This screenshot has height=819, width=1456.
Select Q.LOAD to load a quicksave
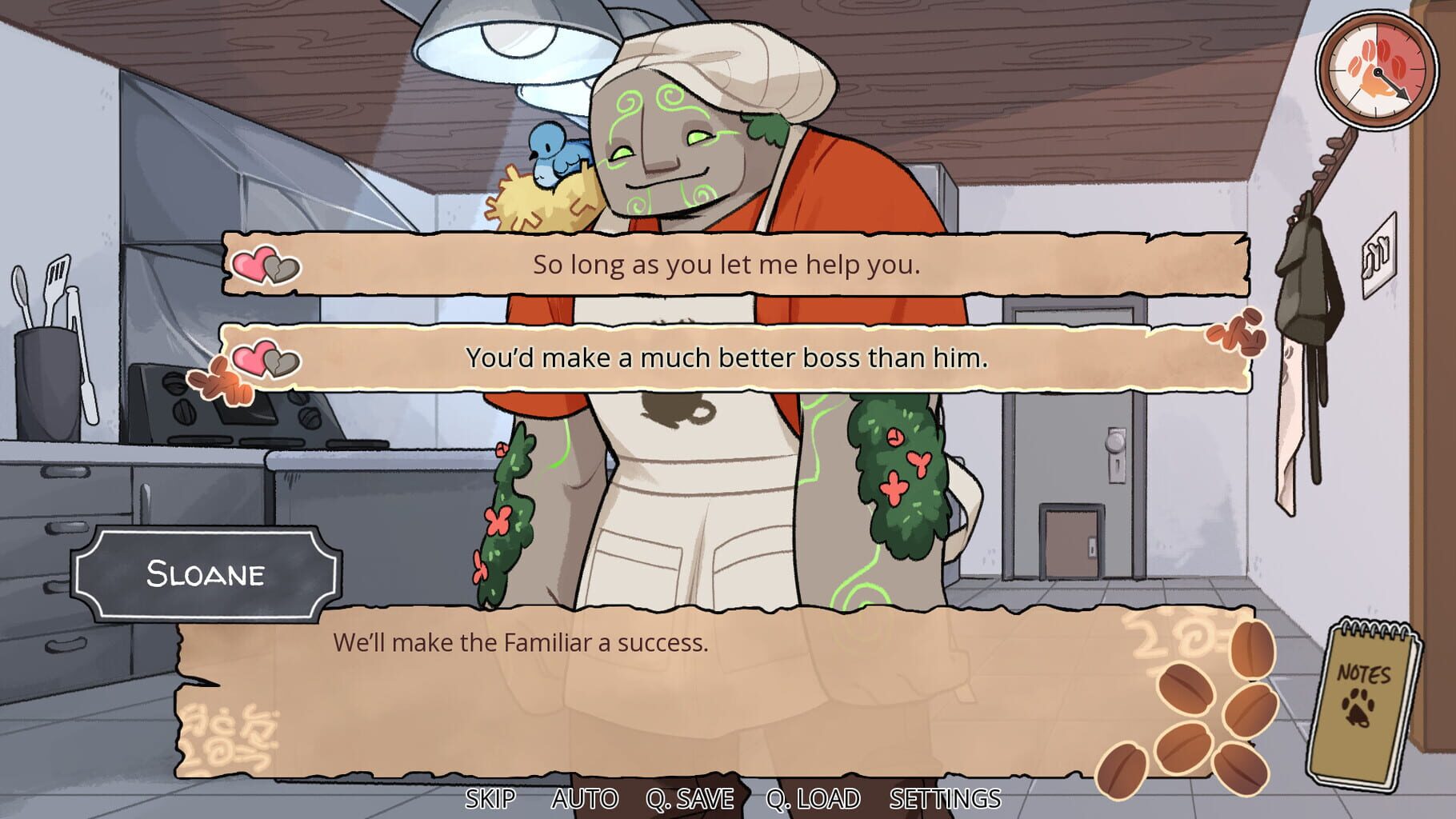(x=814, y=797)
